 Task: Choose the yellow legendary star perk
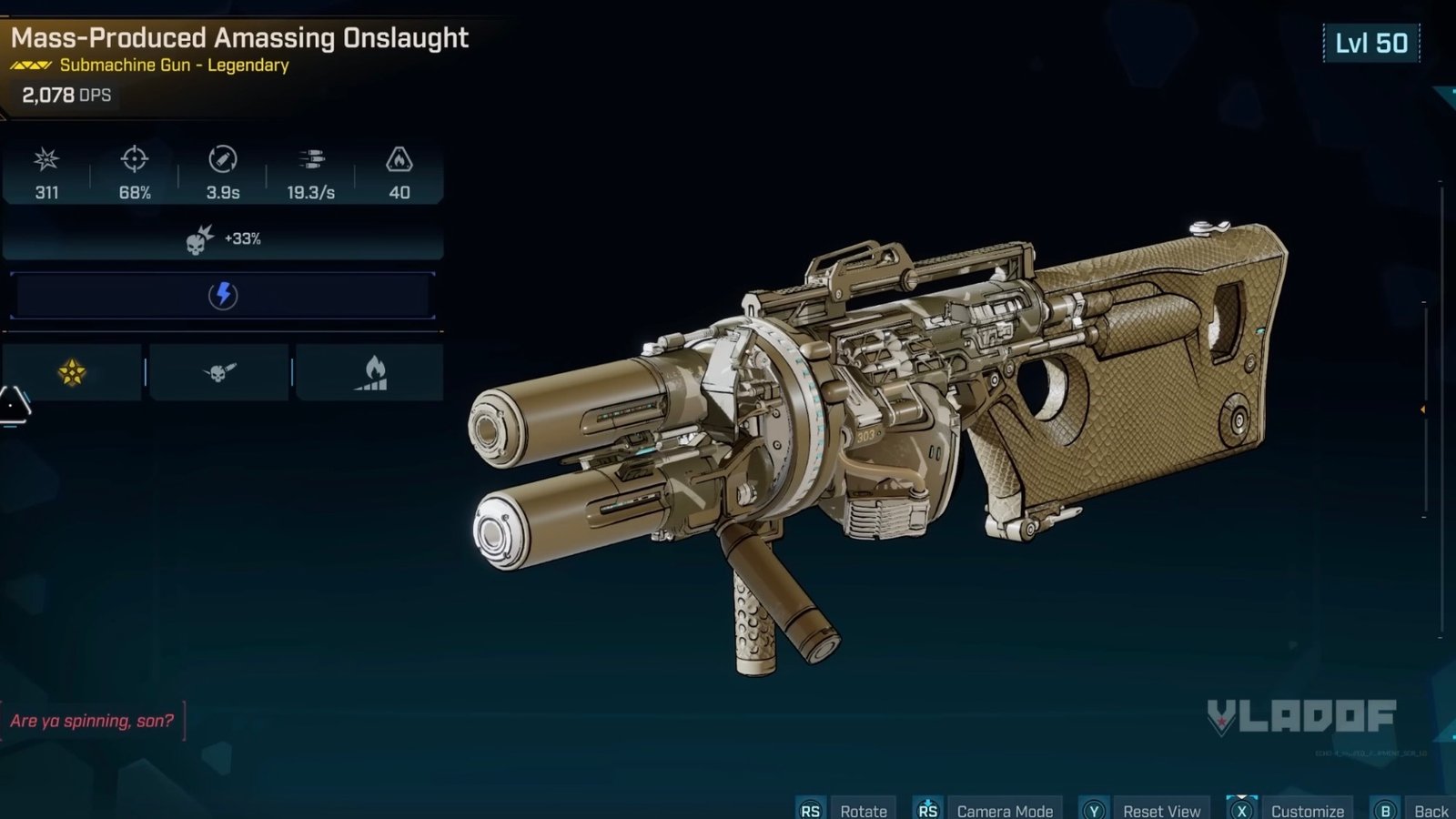pyautogui.click(x=72, y=372)
